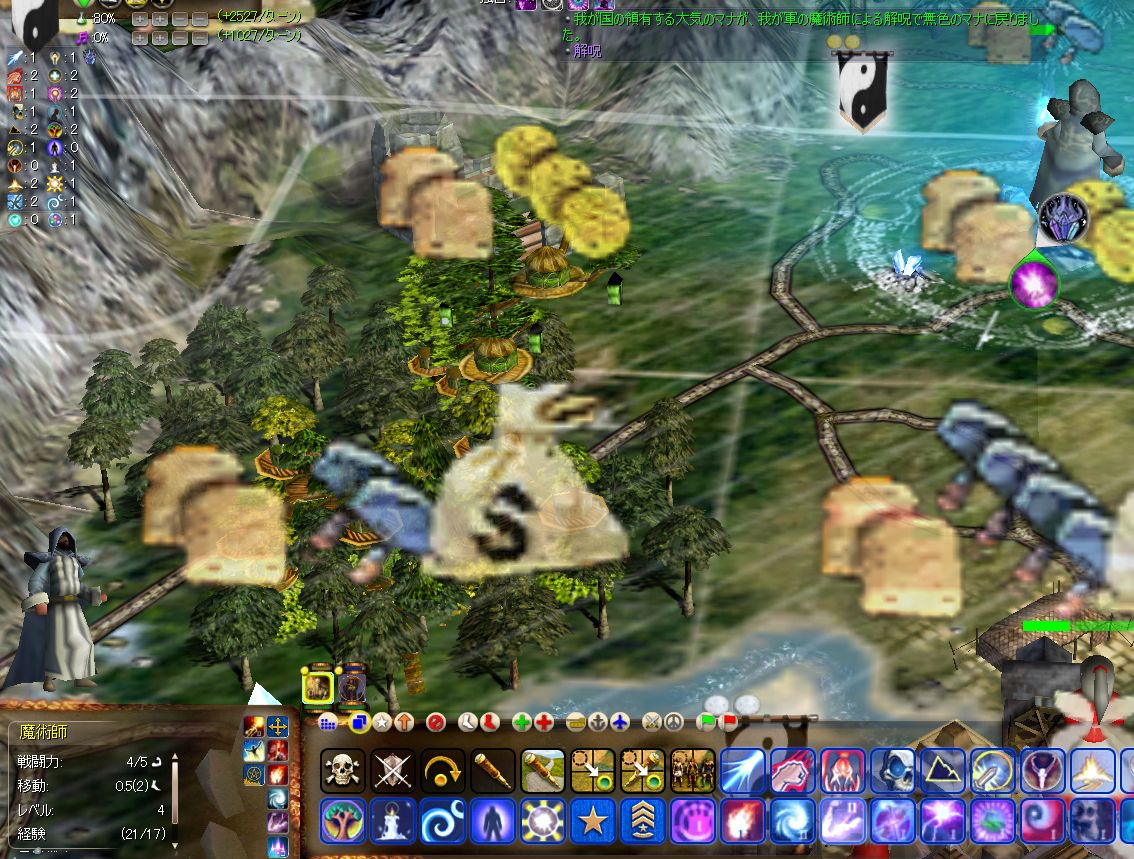The height and width of the screenshot is (859, 1134).
Task: Cast the colorful tree spell
Action: click(343, 820)
